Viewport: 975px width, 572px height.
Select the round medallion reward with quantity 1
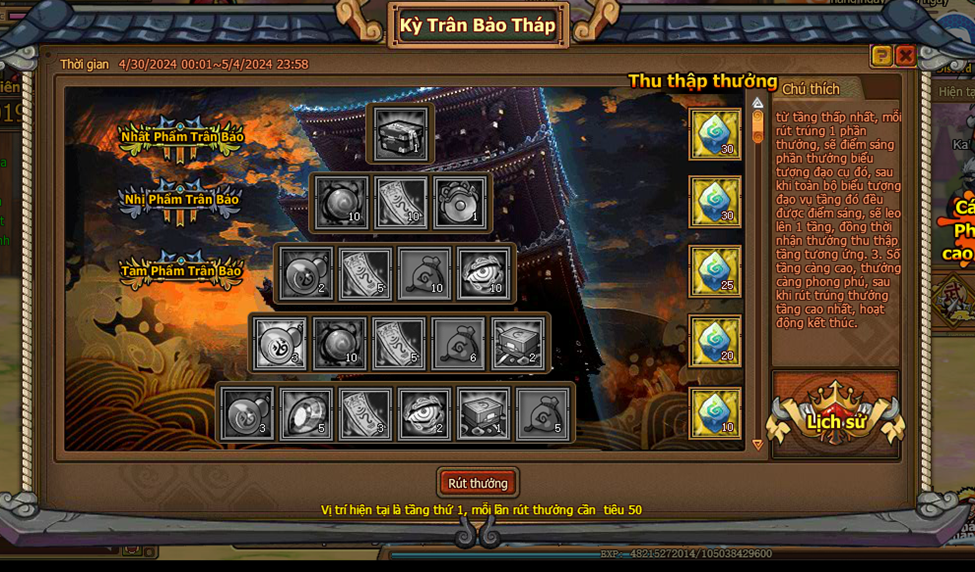pos(460,203)
